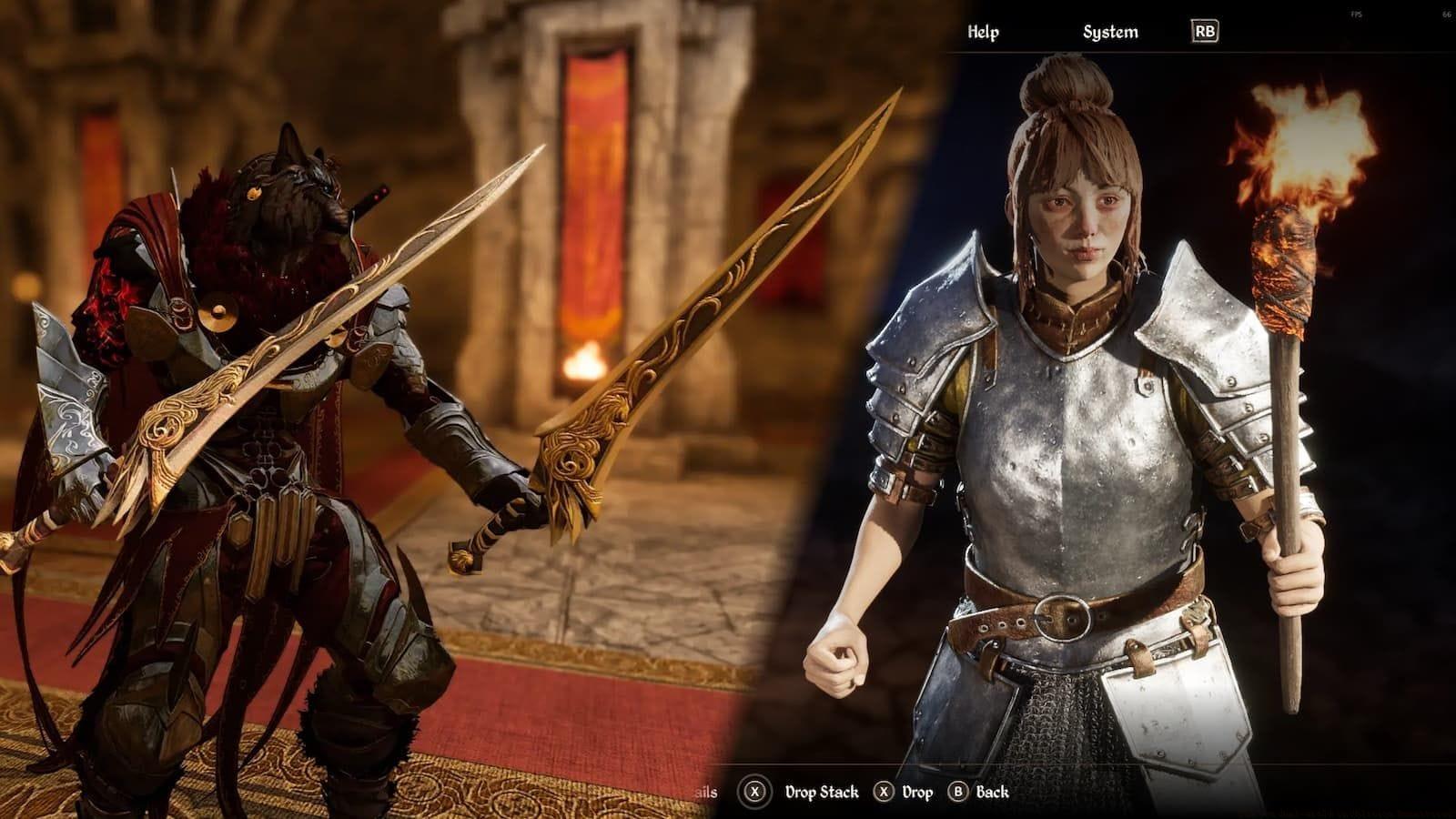Viewport: 1456px width, 819px height.
Task: Open the System menu
Action: click(x=1109, y=33)
